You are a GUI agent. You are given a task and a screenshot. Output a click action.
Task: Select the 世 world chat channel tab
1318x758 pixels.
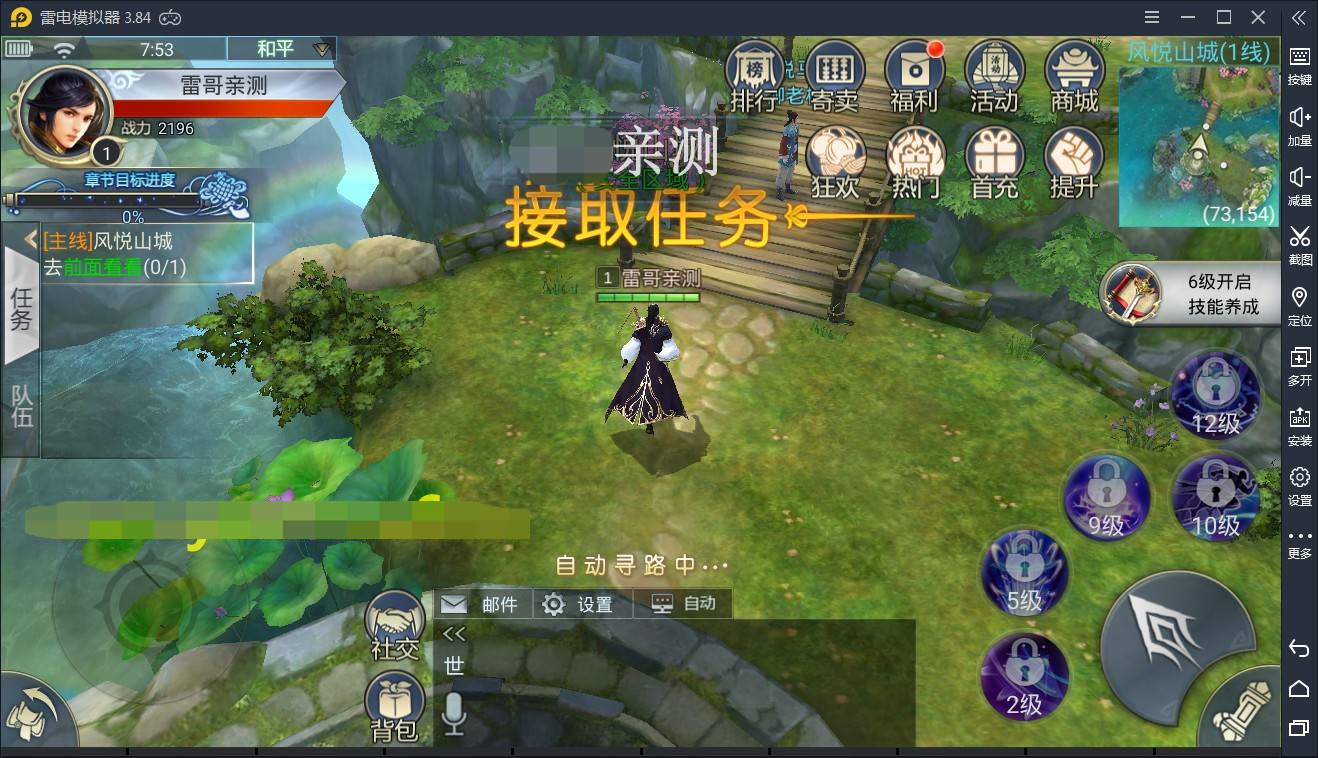click(452, 663)
